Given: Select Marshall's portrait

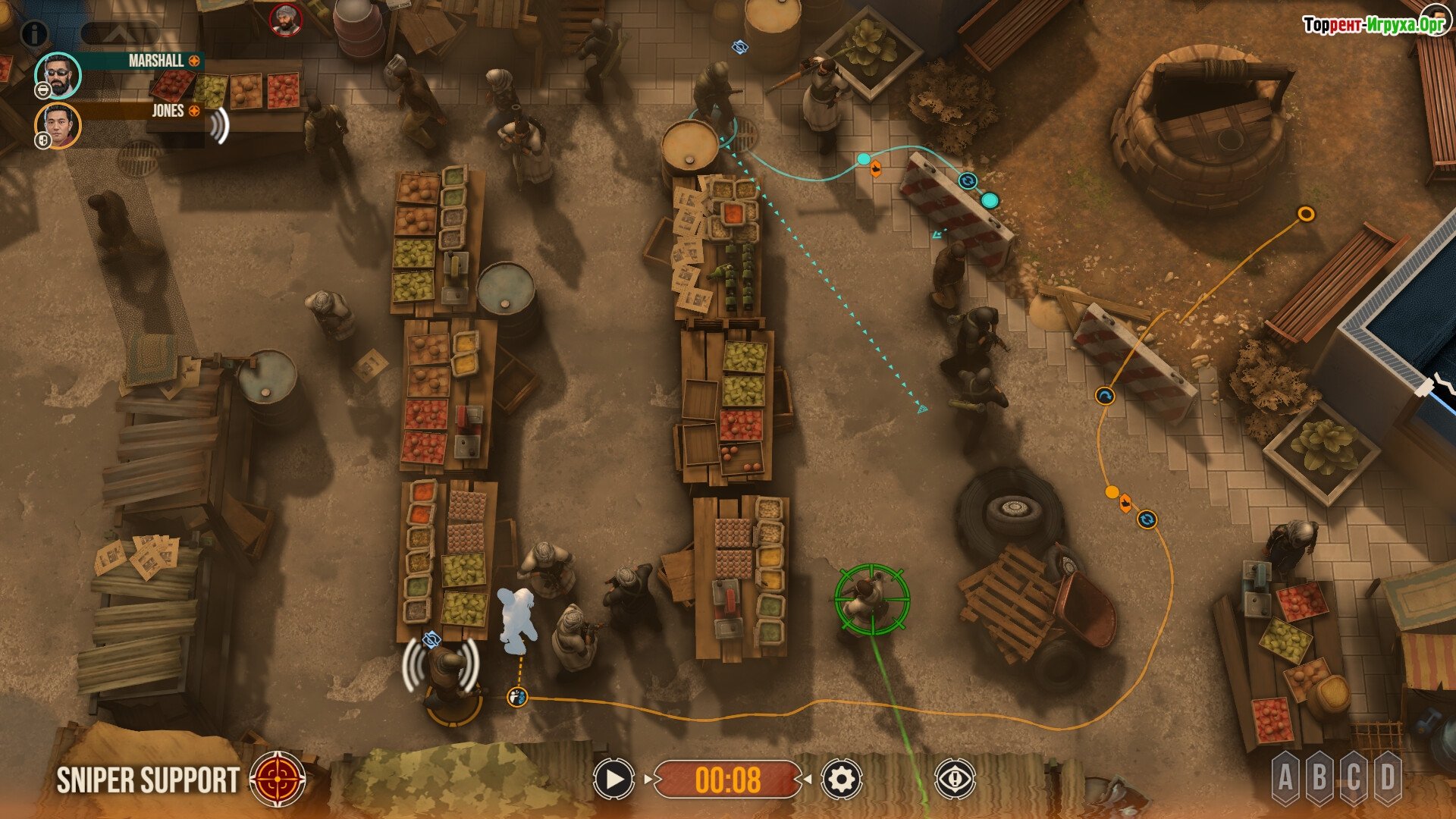Looking at the screenshot, I should coord(58,74).
